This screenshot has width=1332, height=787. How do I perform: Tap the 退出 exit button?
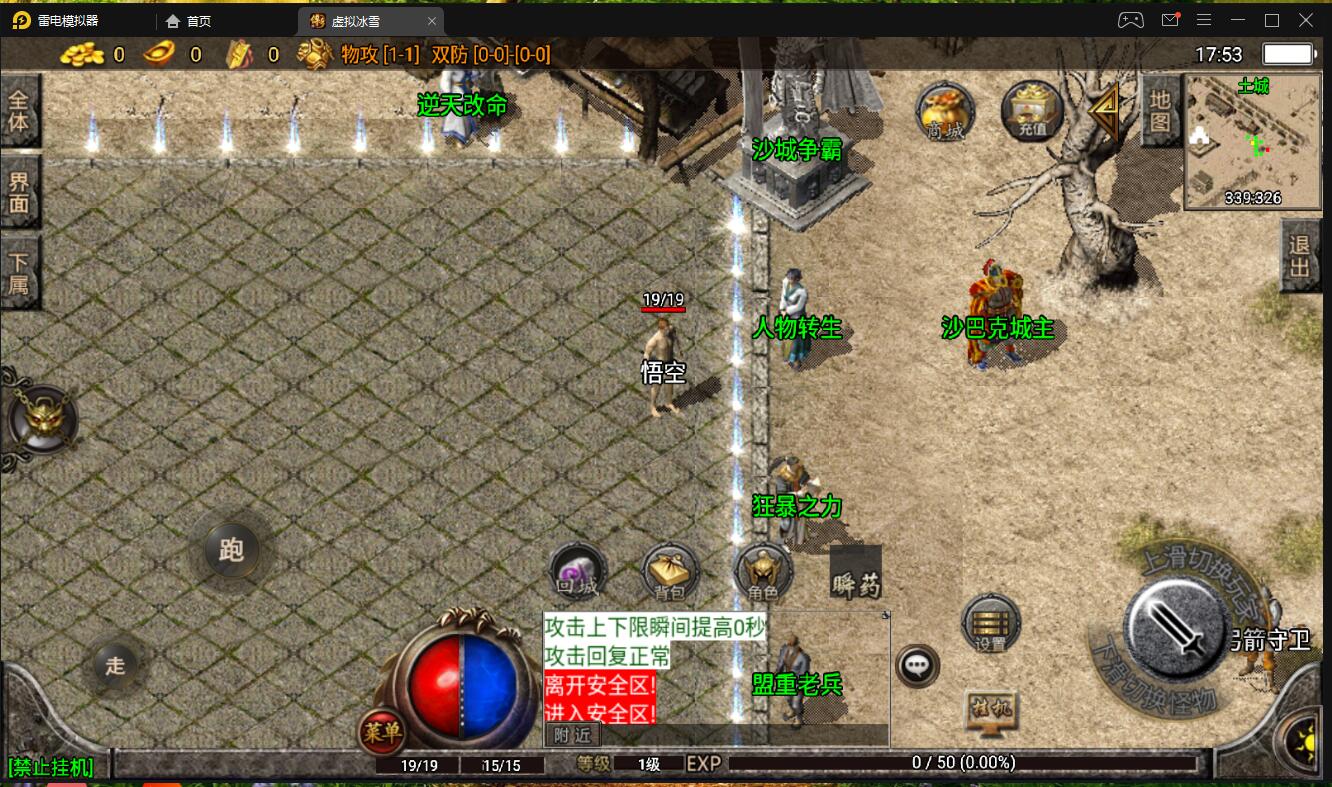[1299, 257]
